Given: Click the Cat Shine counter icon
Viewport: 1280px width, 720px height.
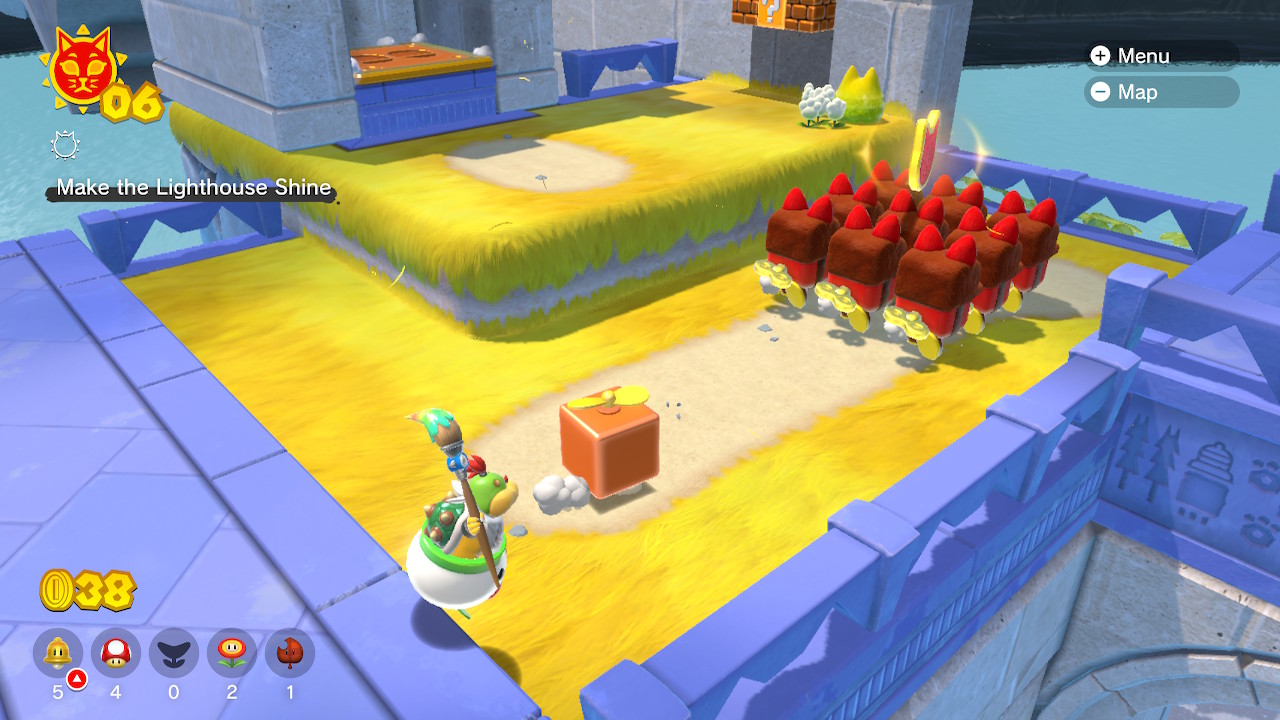Looking at the screenshot, I should click(81, 67).
